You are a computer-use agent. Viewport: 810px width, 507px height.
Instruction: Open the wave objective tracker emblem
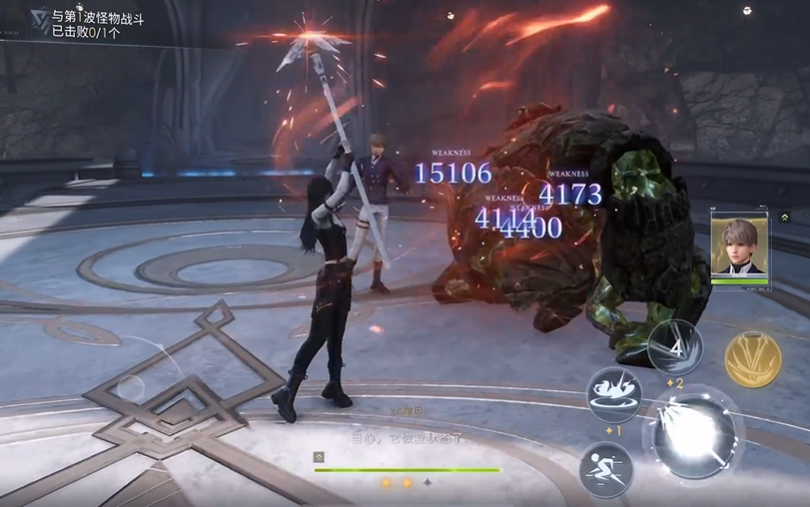[x=40, y=18]
